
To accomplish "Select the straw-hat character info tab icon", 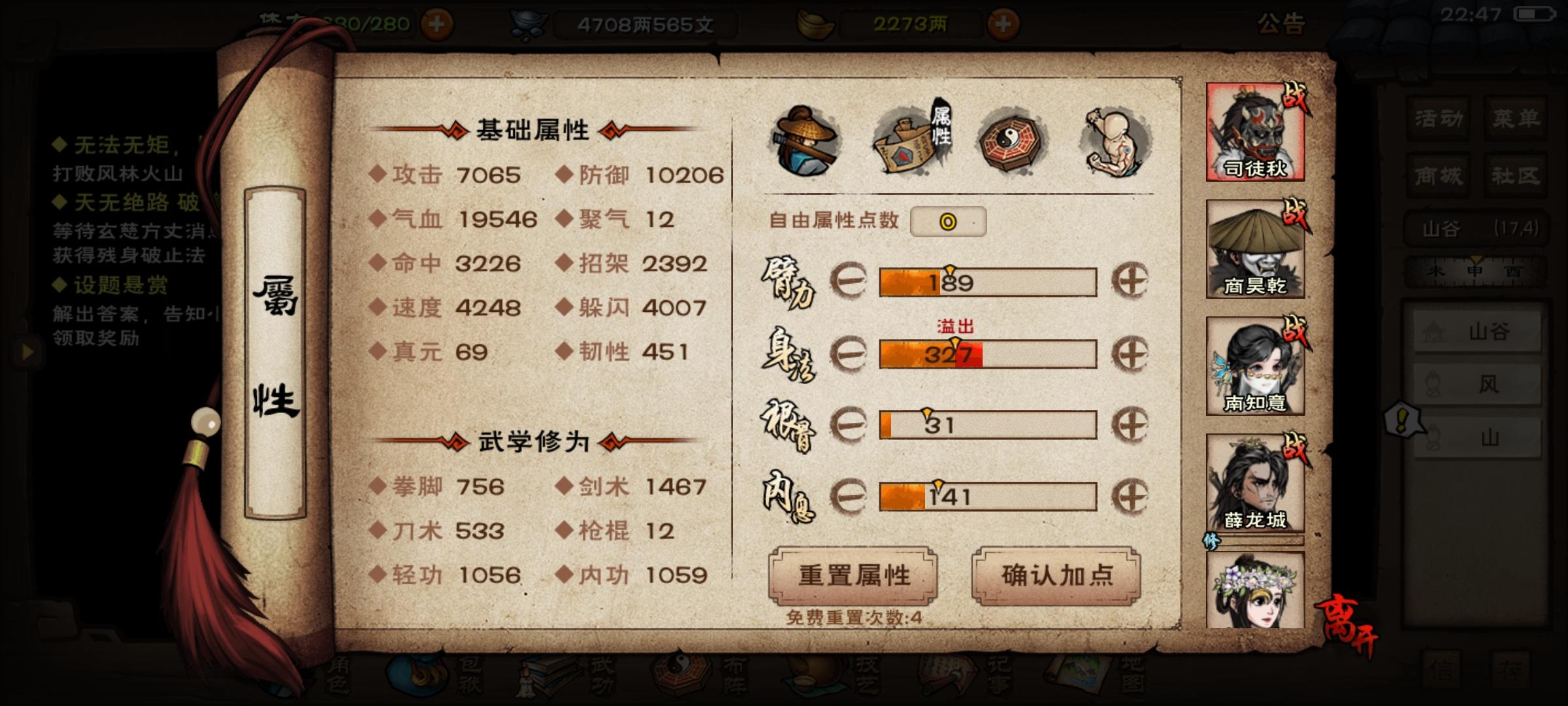I will coord(805,139).
